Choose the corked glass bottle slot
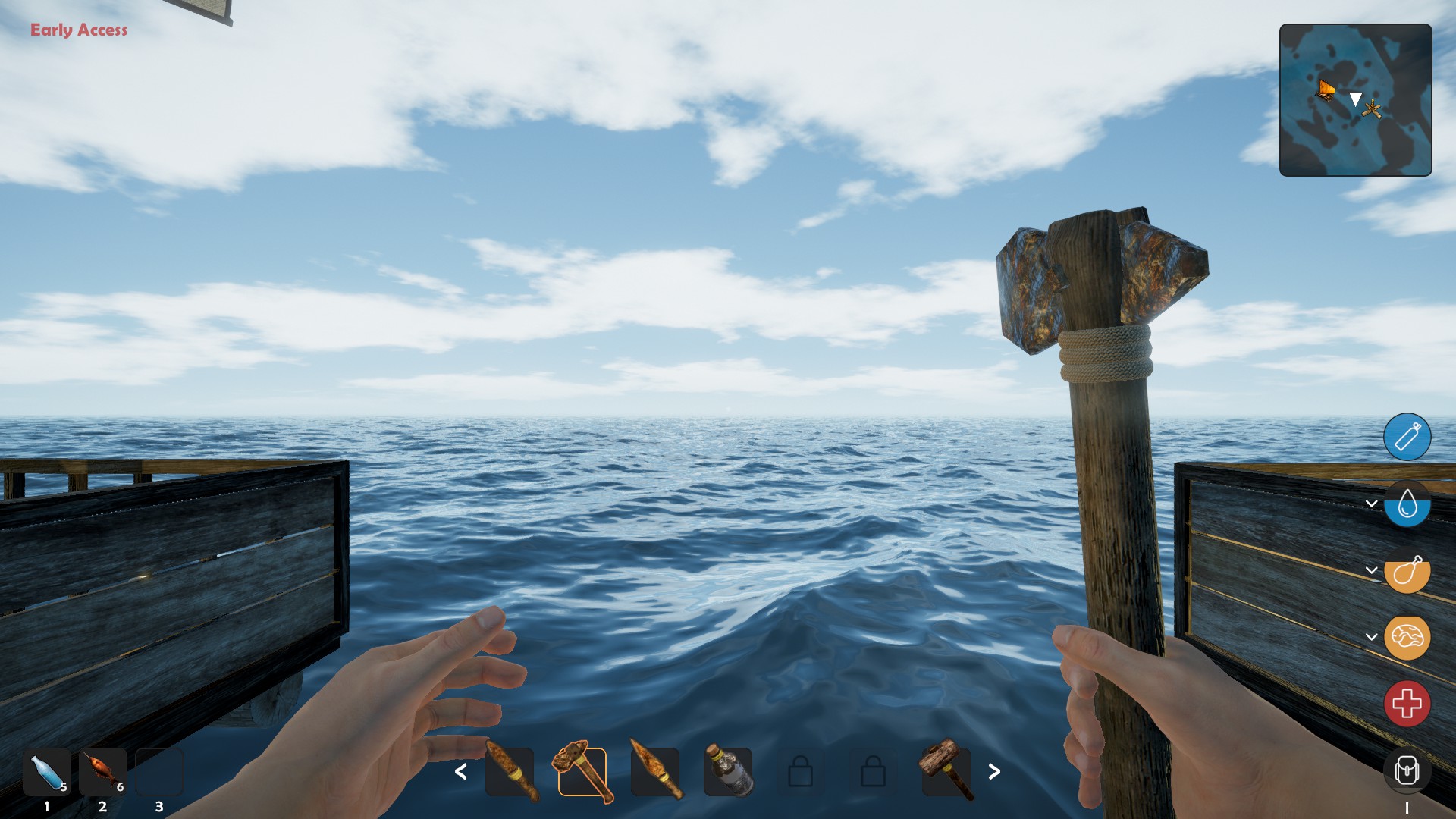The image size is (1456, 819). click(x=728, y=772)
